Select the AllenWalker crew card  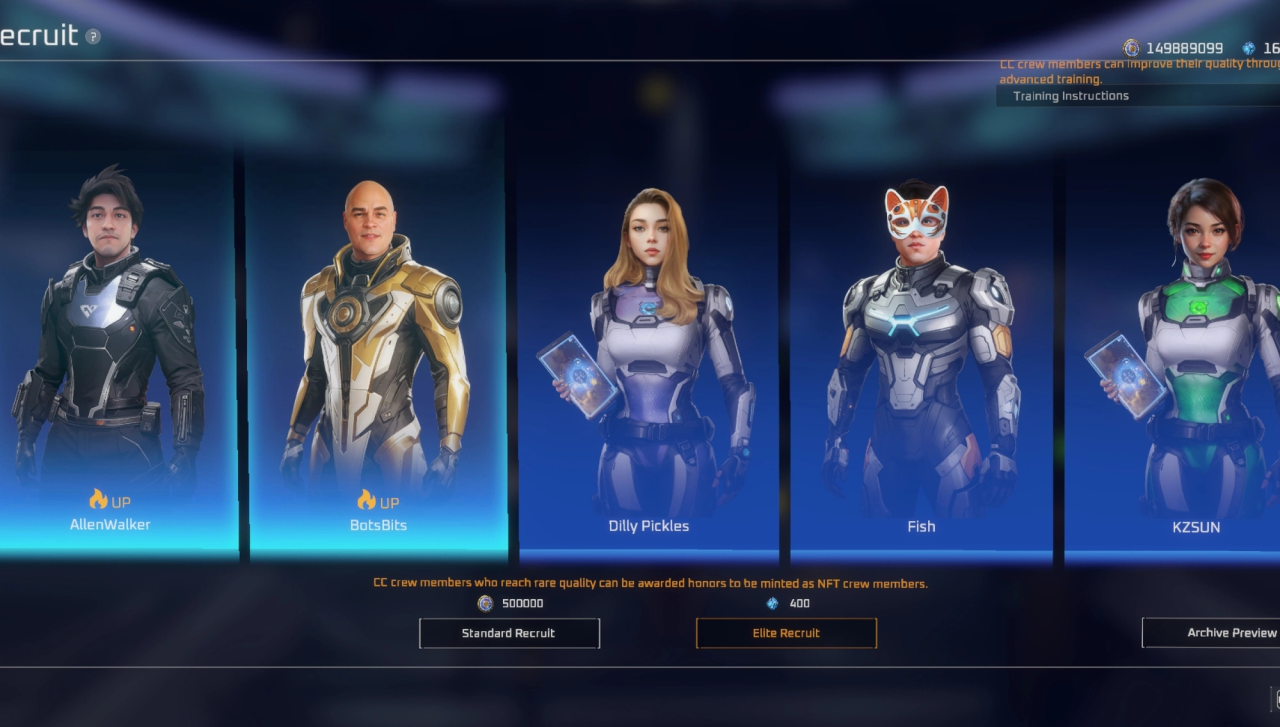(111, 350)
